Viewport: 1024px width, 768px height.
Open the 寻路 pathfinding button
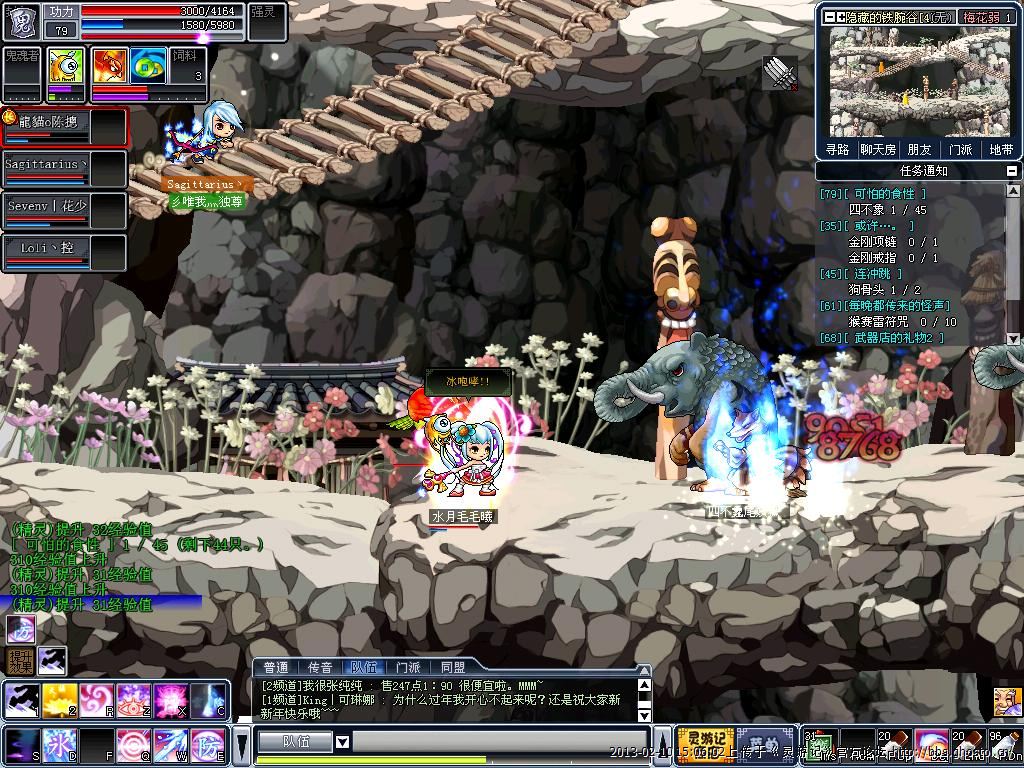point(837,149)
